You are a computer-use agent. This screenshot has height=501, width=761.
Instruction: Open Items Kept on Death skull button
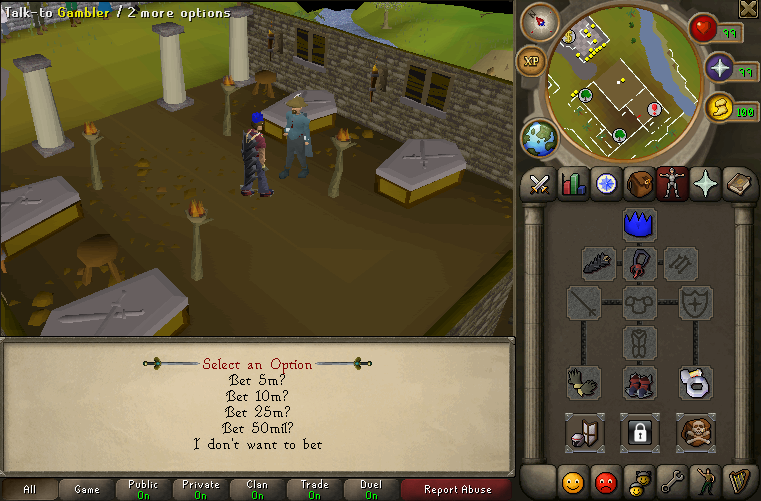(694, 432)
